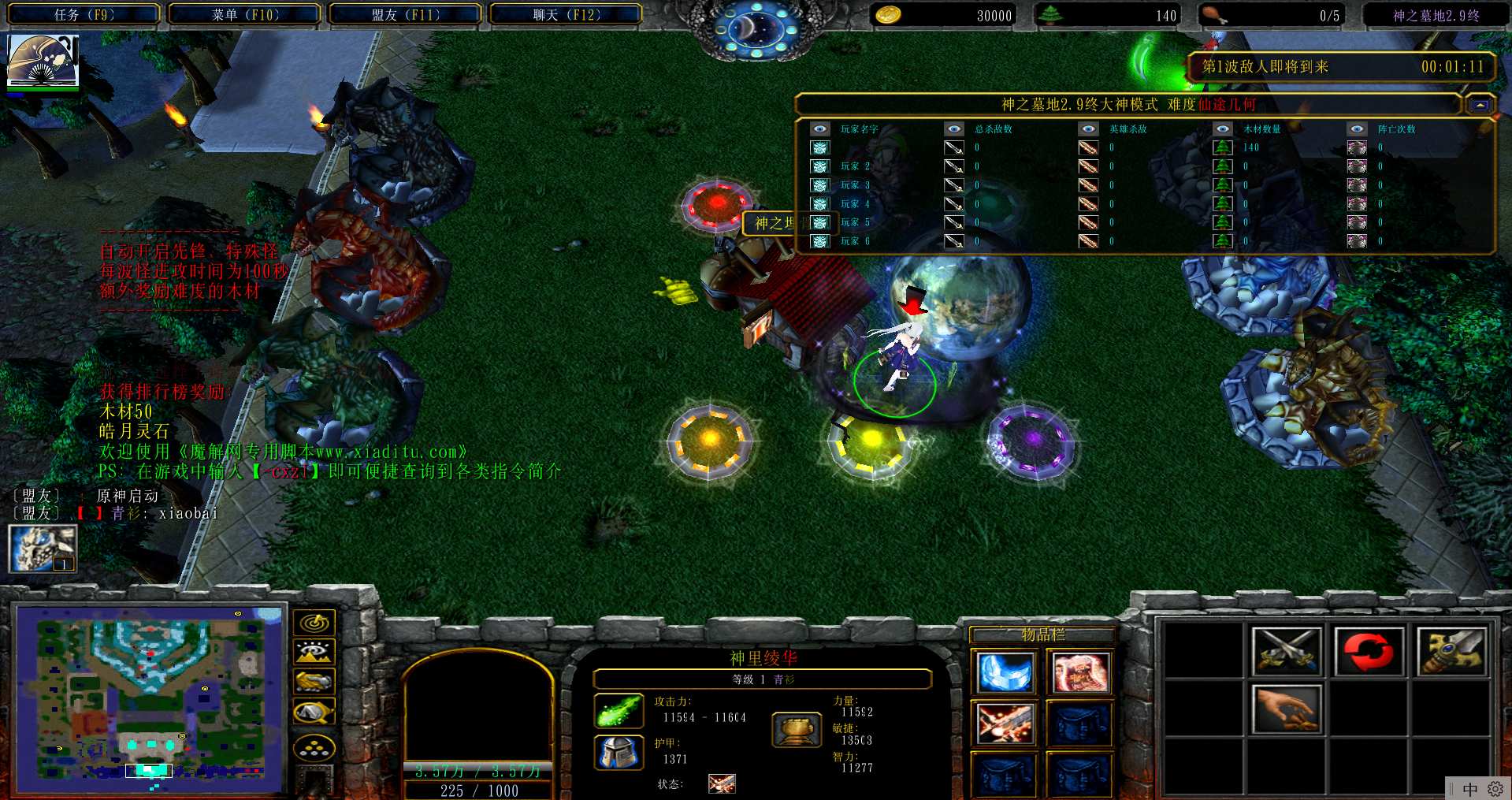Select the idle worker icon

(43, 549)
